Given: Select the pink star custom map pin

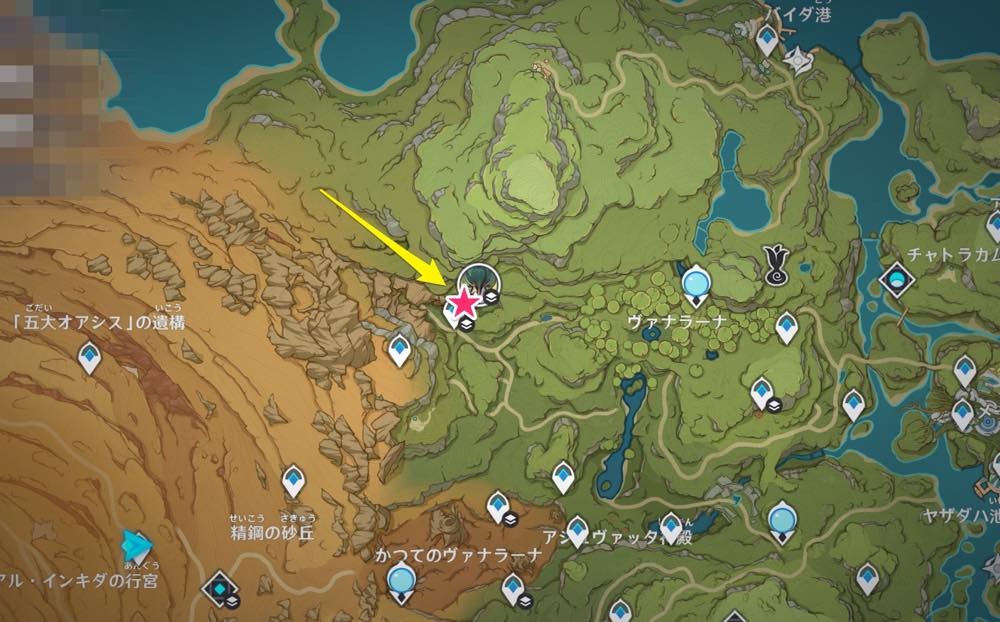Looking at the screenshot, I should click(x=464, y=303).
